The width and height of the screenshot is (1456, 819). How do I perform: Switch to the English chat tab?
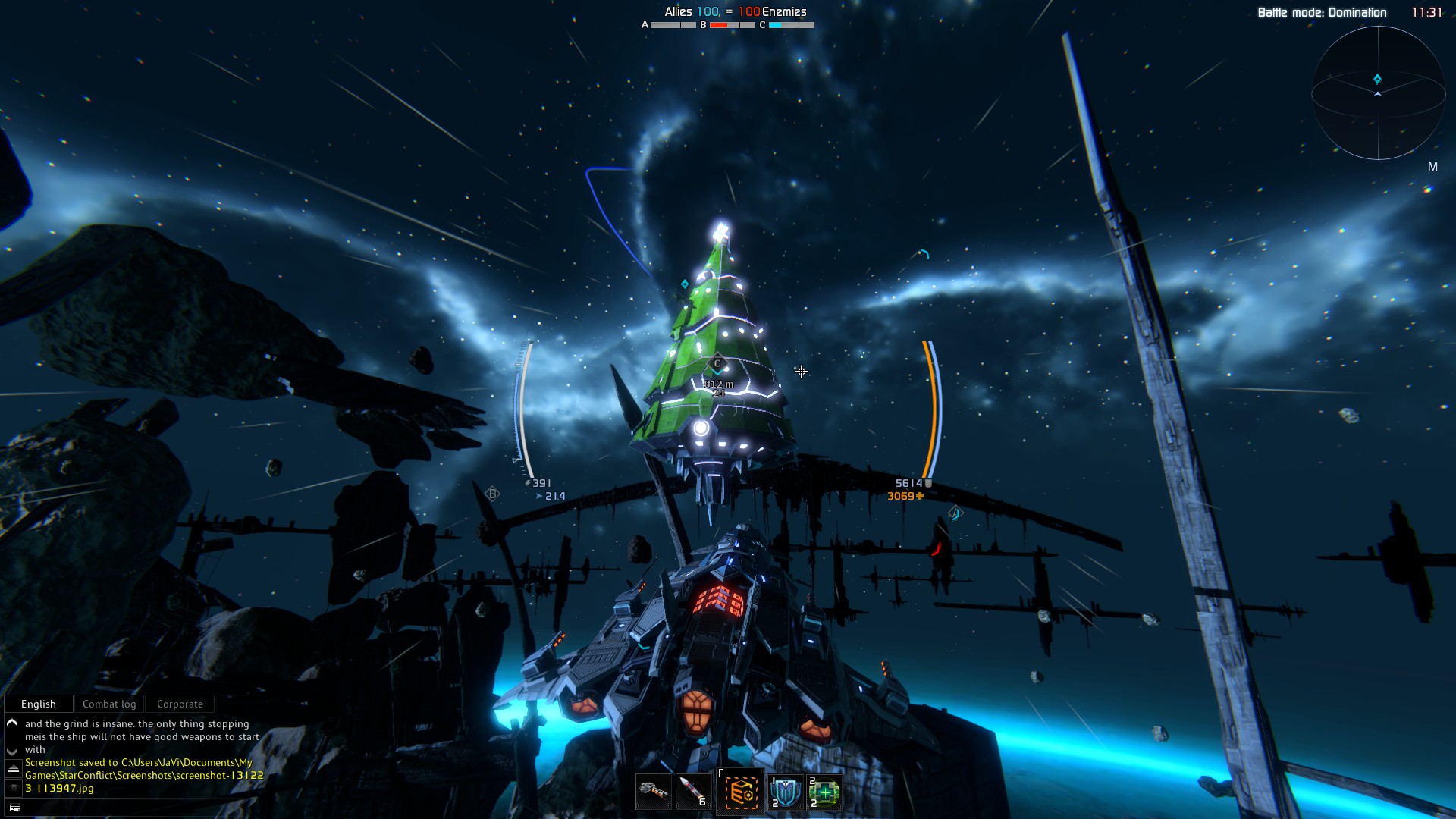pos(39,704)
